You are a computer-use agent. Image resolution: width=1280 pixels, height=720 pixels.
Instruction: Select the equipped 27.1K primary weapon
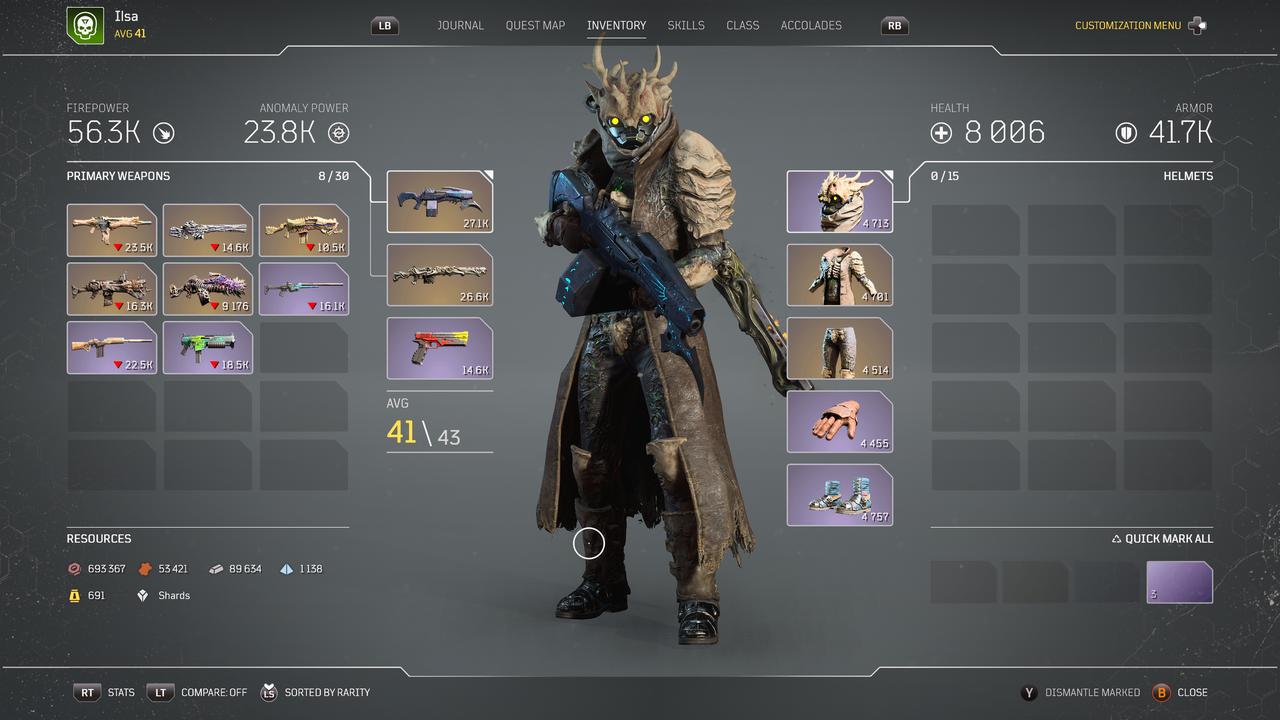coord(439,202)
